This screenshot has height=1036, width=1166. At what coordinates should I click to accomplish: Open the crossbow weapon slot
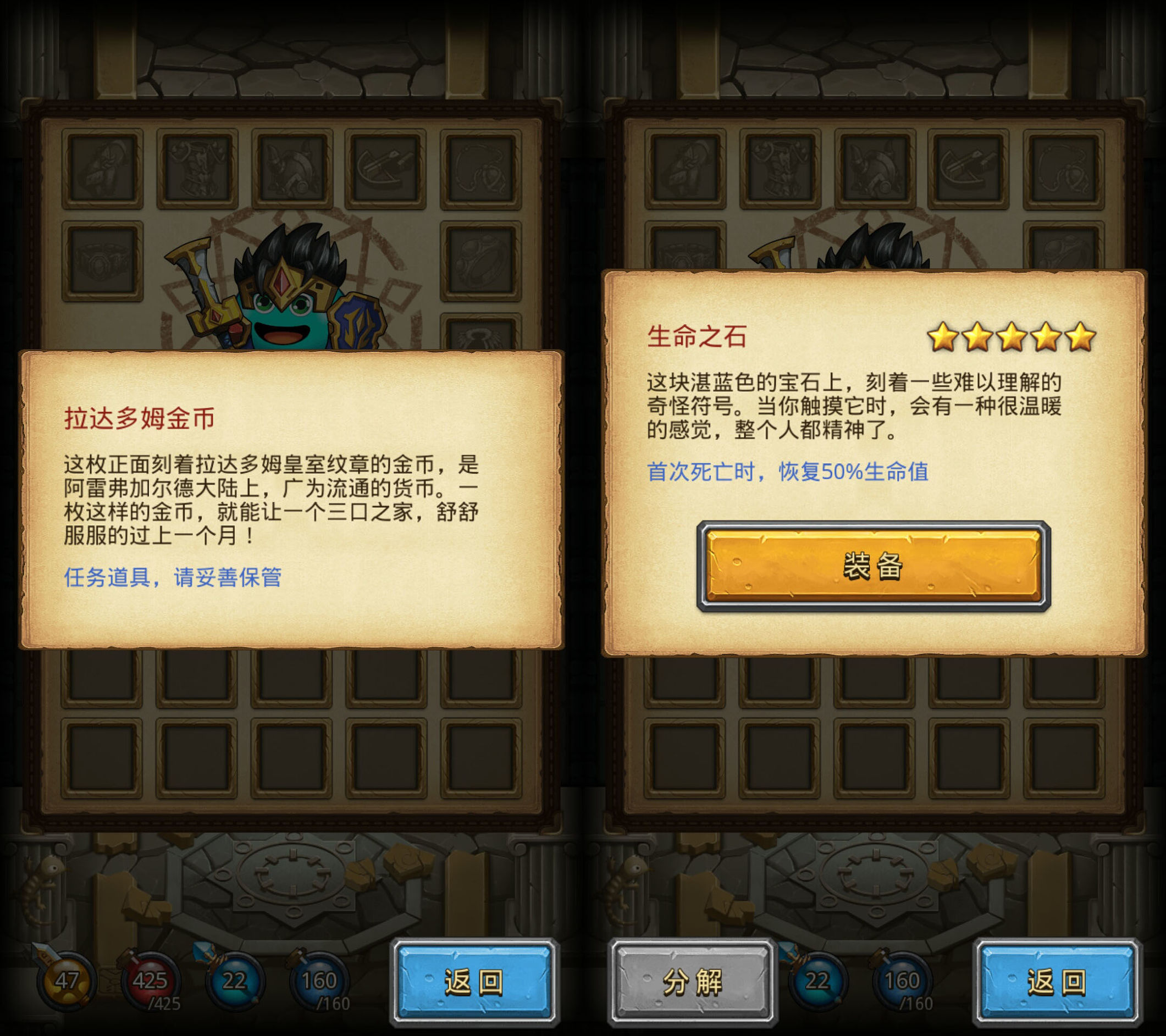click(x=383, y=167)
